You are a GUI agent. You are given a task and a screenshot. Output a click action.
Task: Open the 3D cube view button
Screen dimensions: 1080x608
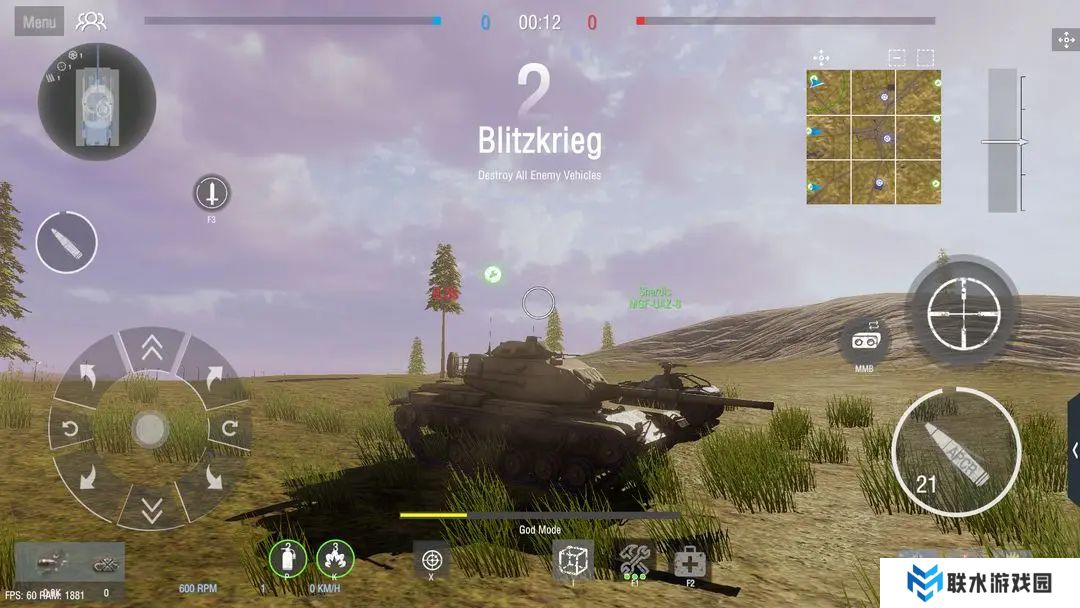click(573, 560)
